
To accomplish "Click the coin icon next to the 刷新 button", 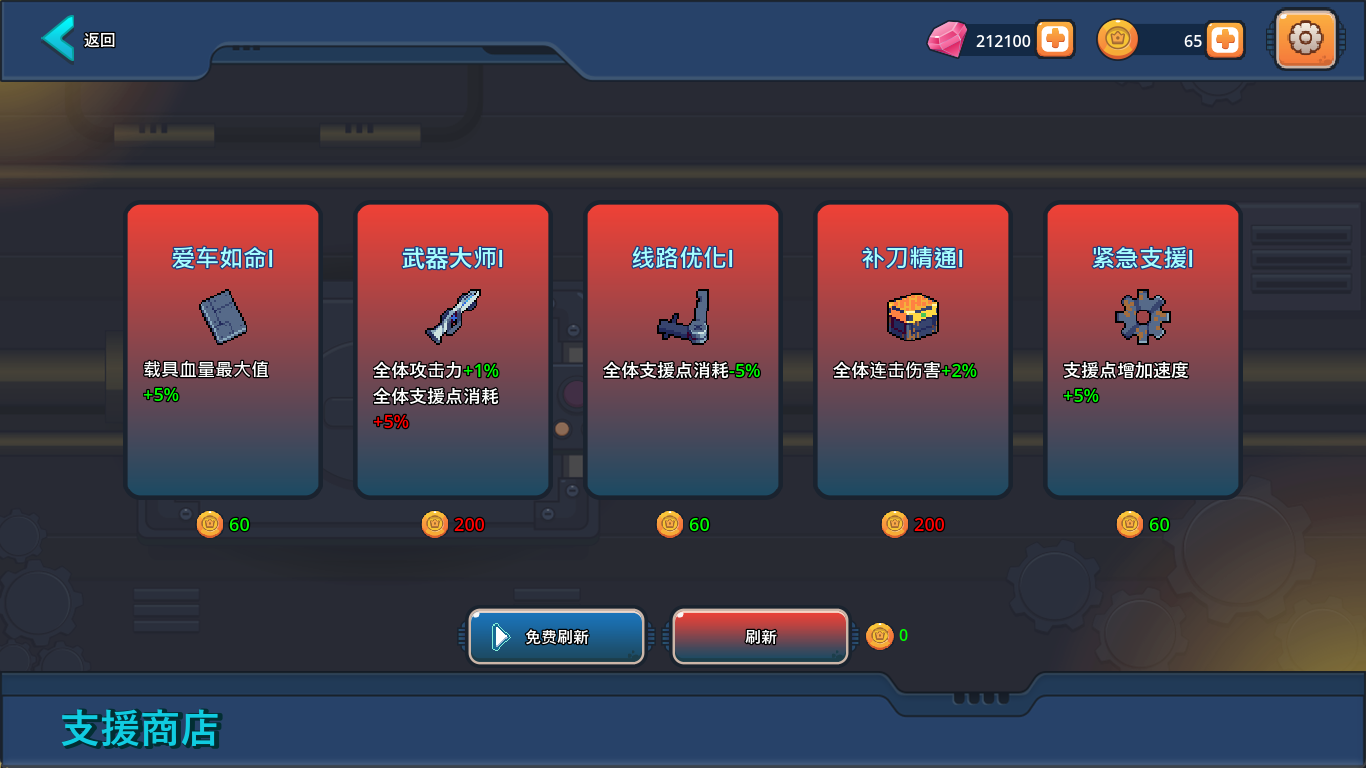I will point(880,636).
